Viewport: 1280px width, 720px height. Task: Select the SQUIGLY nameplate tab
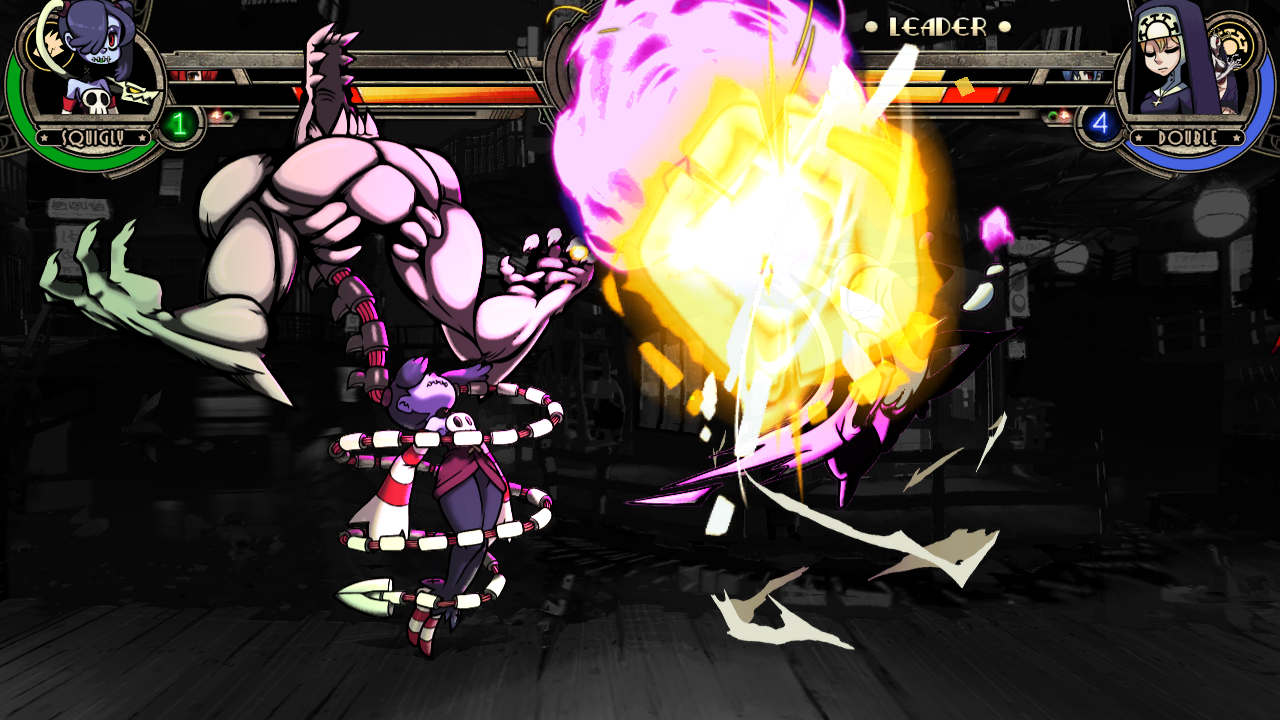tap(93, 137)
